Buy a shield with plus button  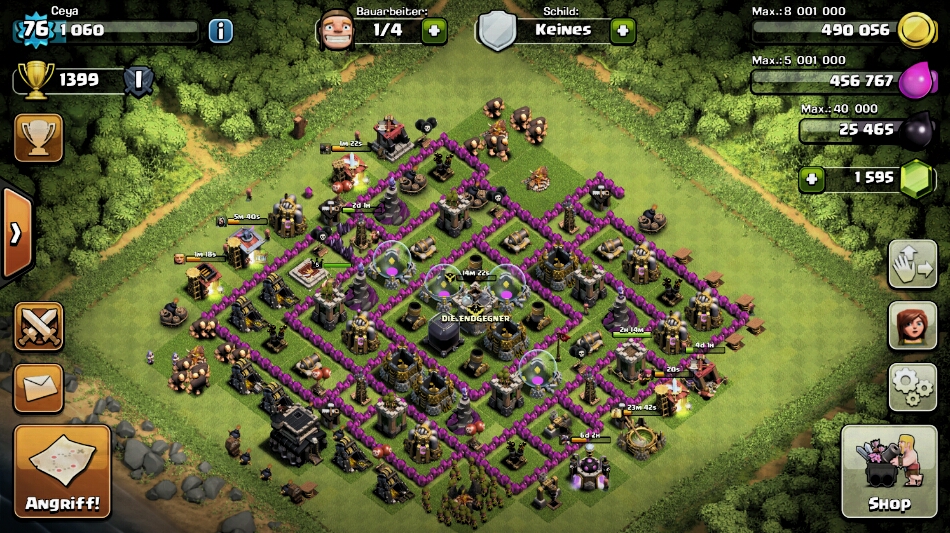(x=622, y=30)
